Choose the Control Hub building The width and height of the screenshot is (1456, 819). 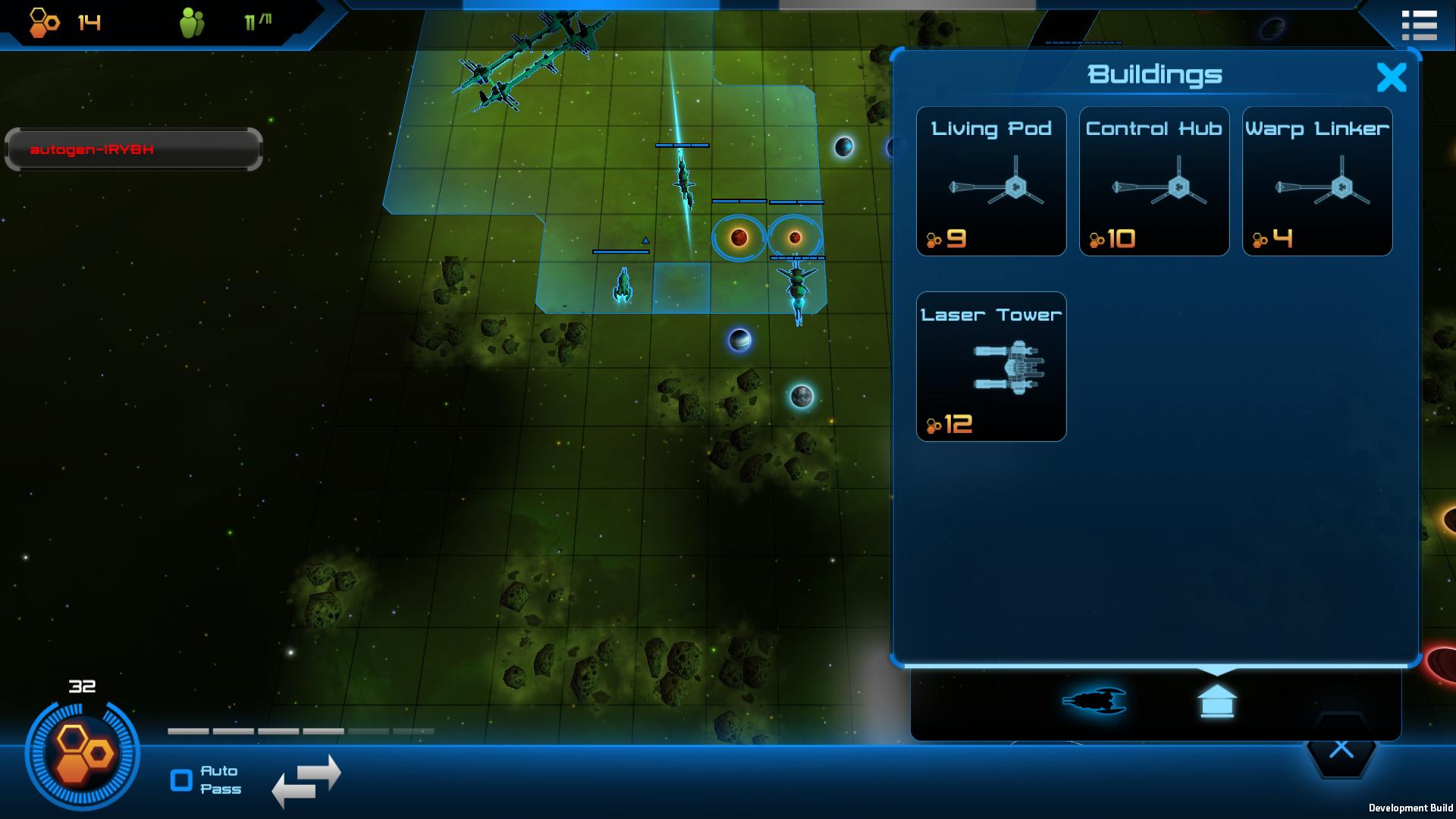click(1153, 181)
